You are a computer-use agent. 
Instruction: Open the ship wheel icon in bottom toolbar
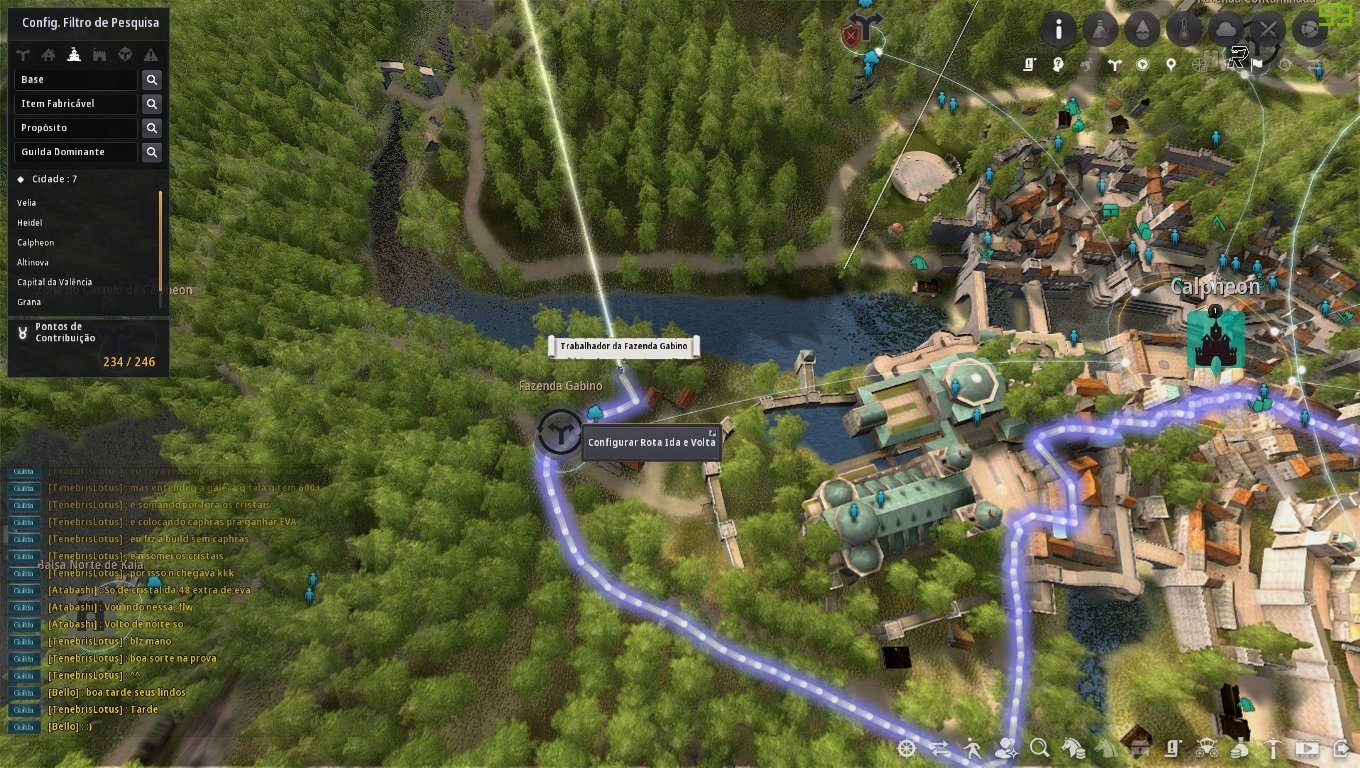tap(907, 748)
